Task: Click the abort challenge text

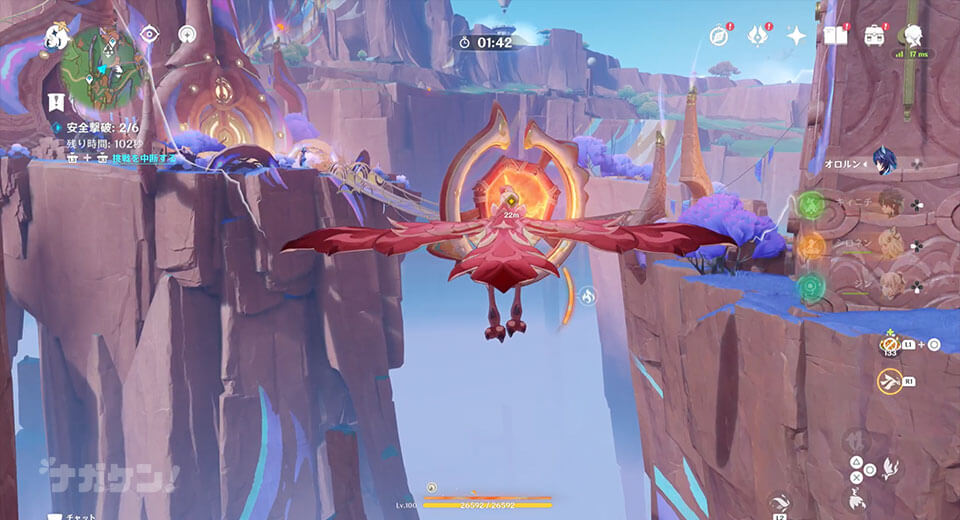Action: [x=143, y=158]
